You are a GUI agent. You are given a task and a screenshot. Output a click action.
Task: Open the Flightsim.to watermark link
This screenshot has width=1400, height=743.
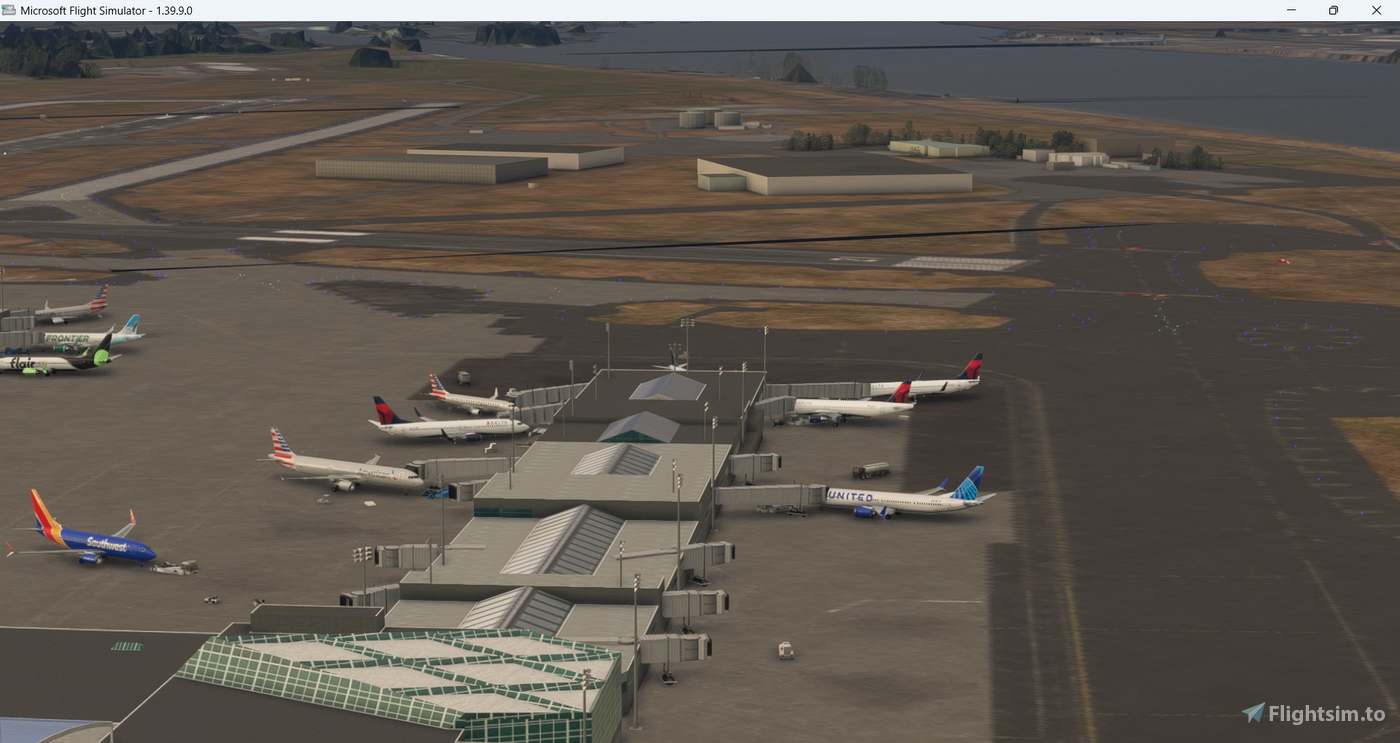[x=1320, y=713]
